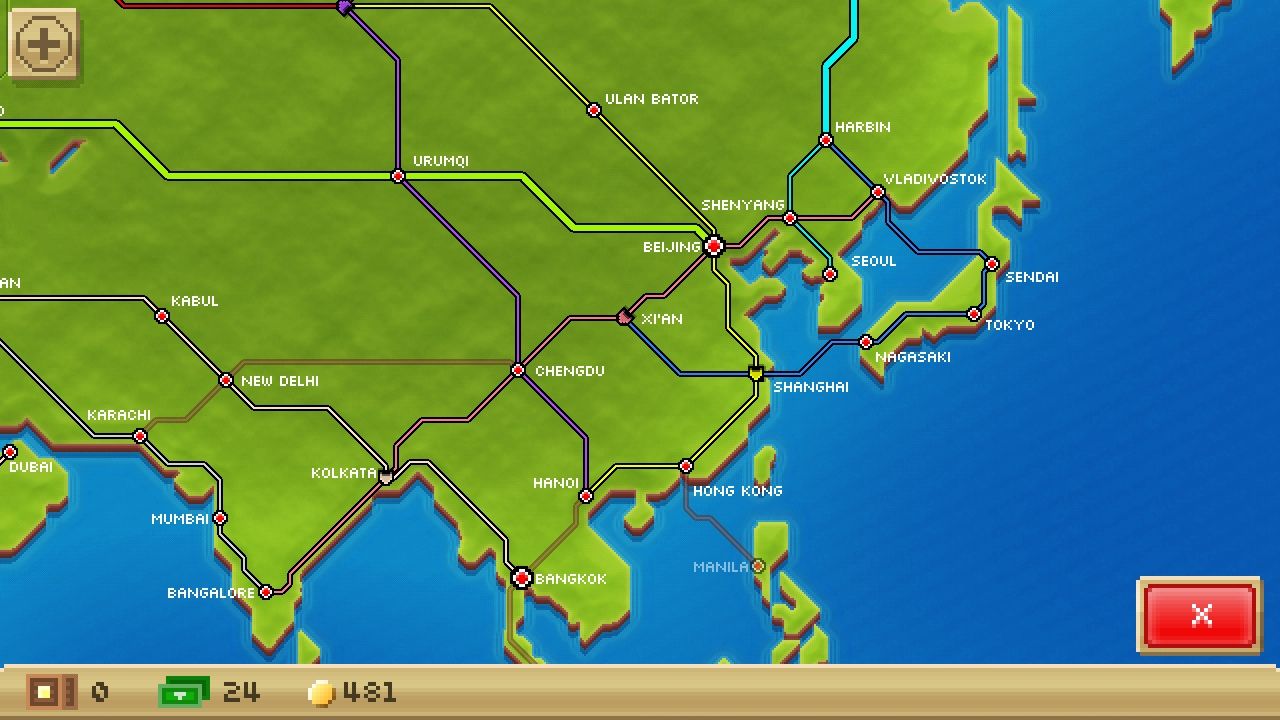Viewport: 1280px width, 720px height.
Task: Select the Ulan Bator junction
Action: point(593,109)
